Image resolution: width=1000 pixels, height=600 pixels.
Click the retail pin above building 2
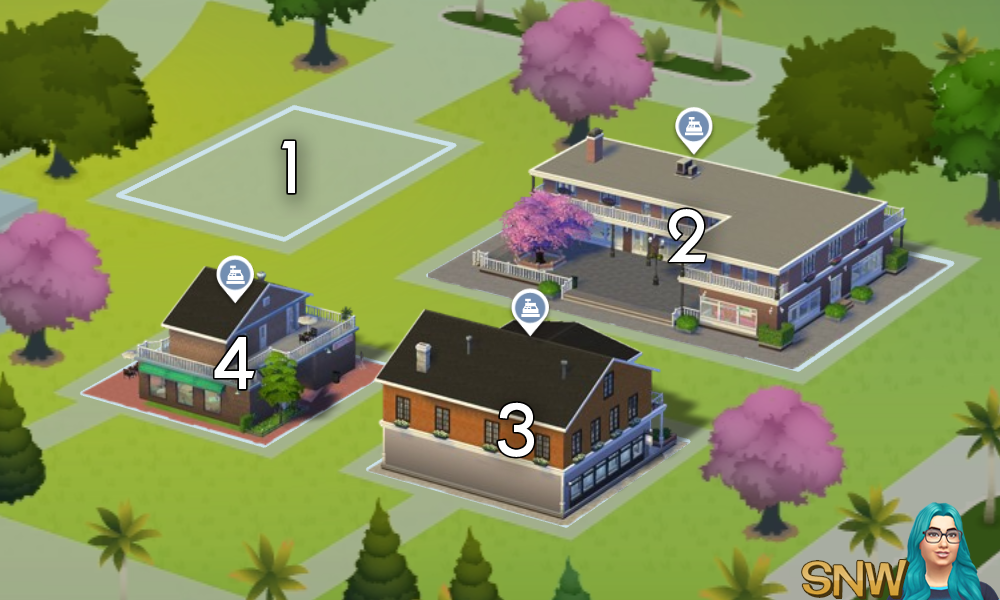(692, 128)
